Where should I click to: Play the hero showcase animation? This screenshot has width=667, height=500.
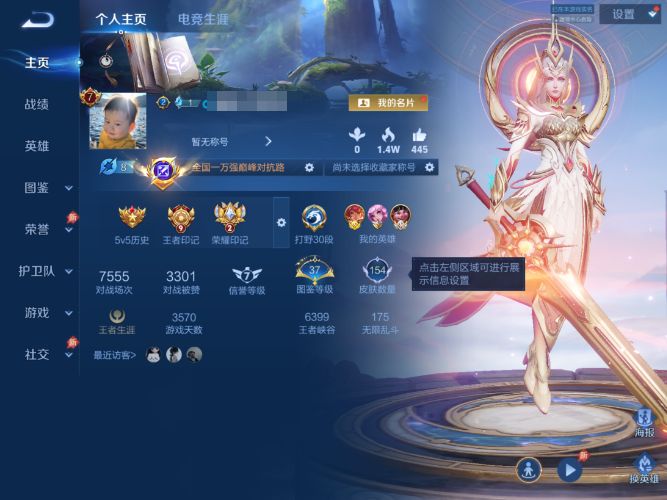tap(570, 468)
